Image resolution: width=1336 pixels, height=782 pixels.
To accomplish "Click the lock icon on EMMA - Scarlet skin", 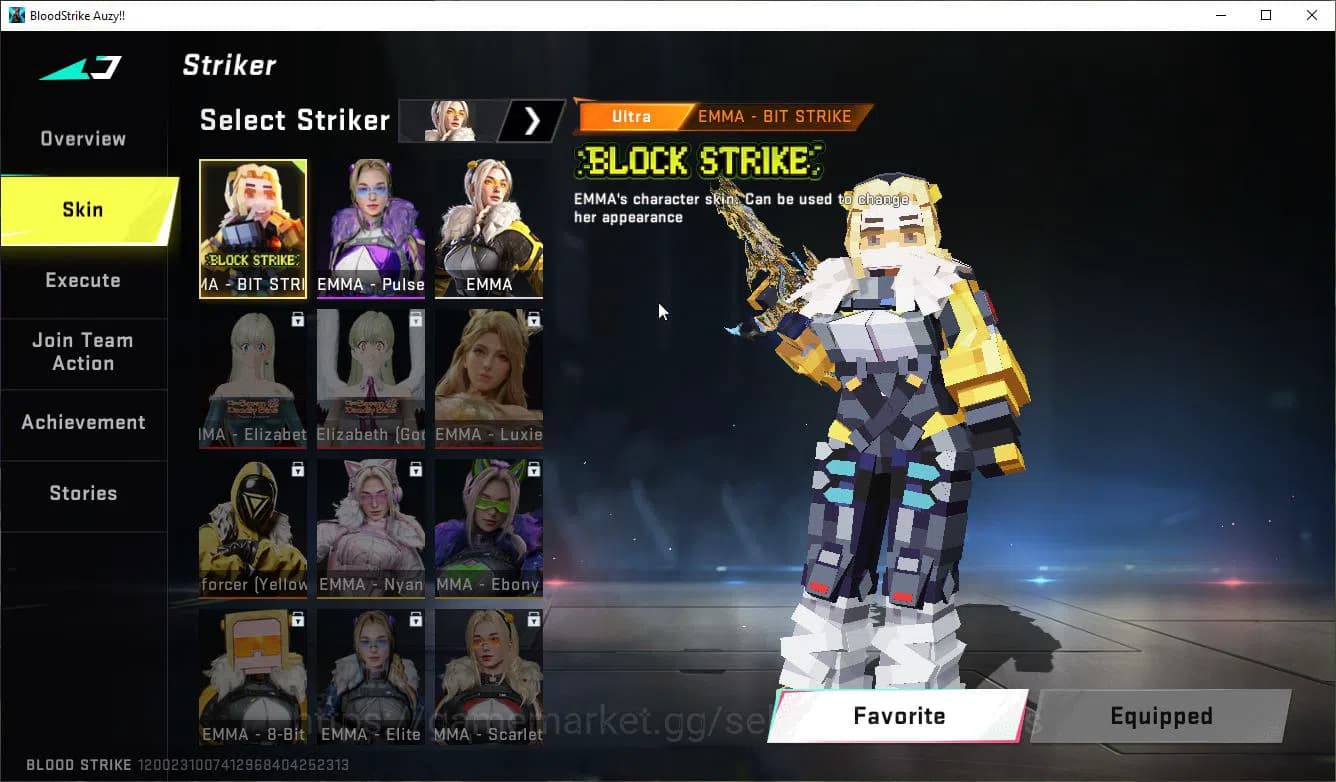I will (532, 618).
